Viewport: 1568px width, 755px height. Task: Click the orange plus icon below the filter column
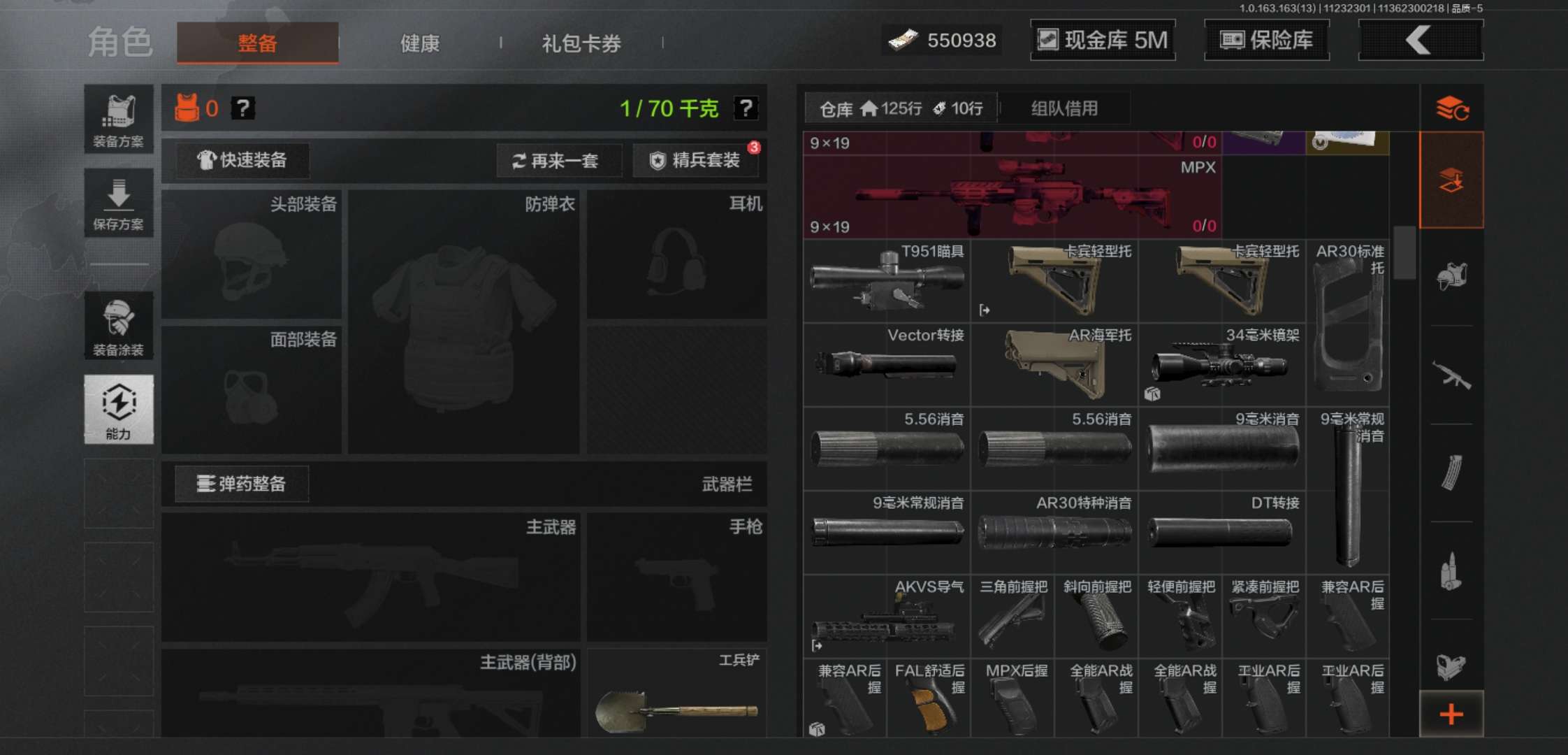pos(1452,714)
